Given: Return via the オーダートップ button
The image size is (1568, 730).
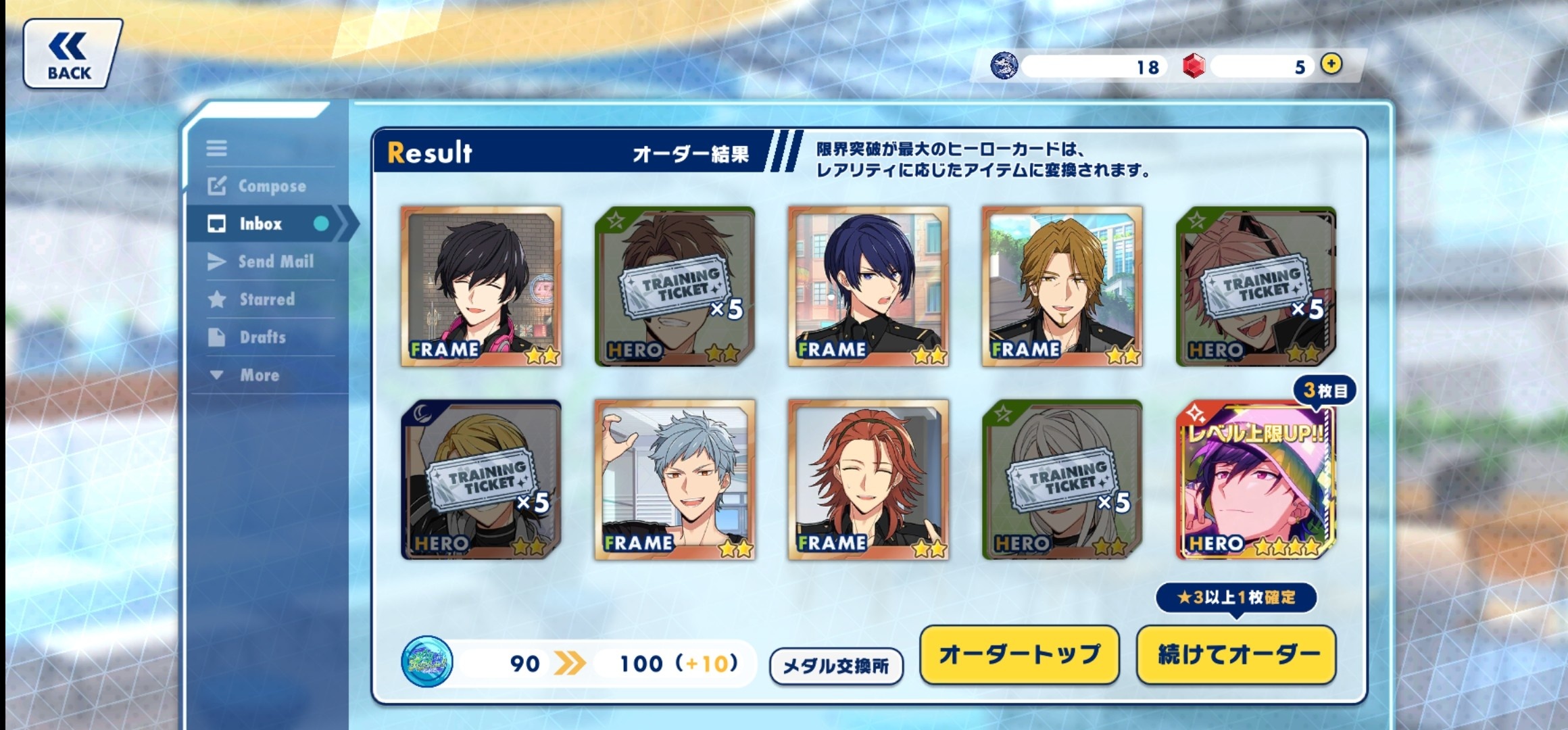Looking at the screenshot, I should click(1019, 654).
